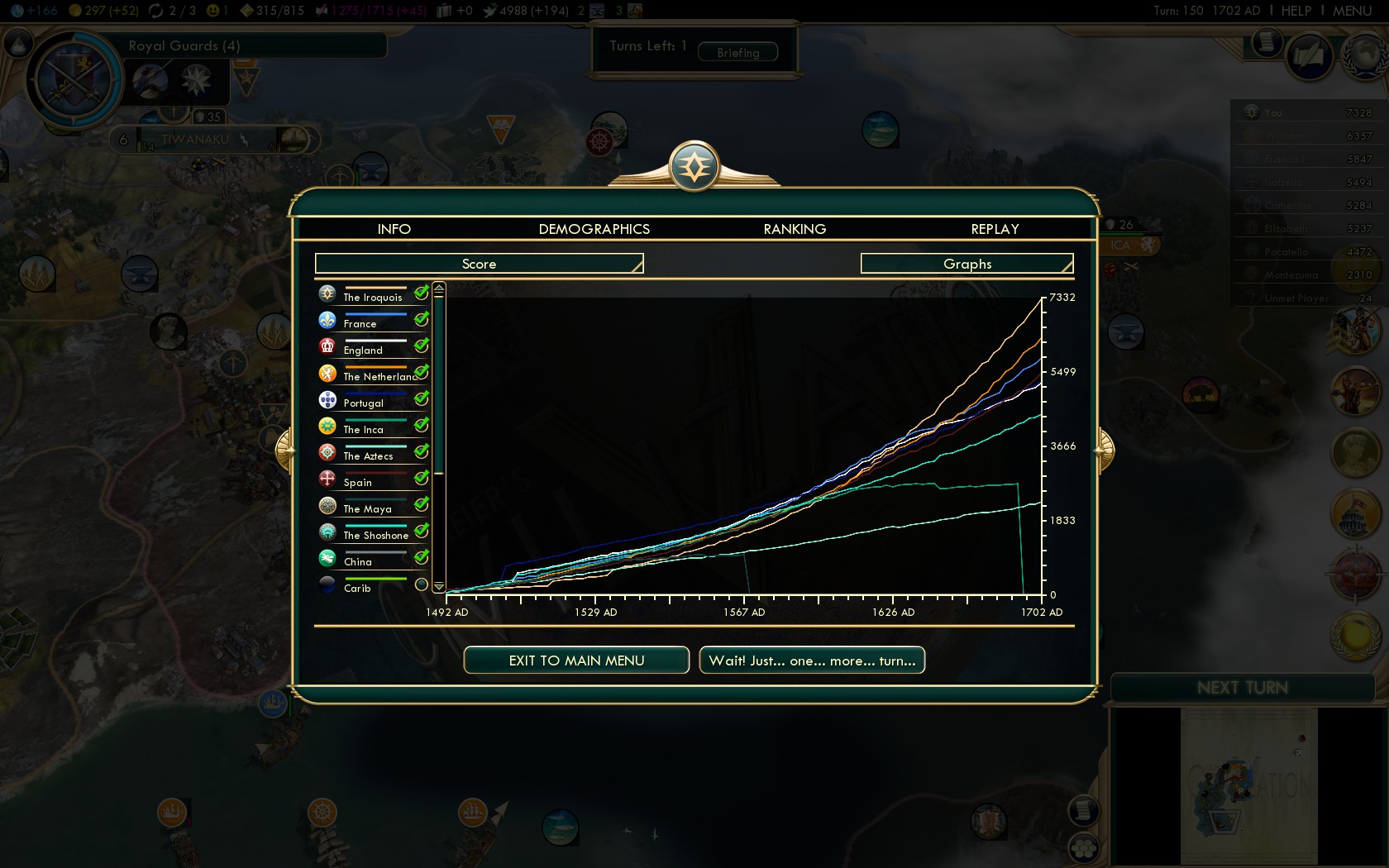Image resolution: width=1389 pixels, height=868 pixels.
Task: Open the Graphs dropdown
Action: (967, 264)
